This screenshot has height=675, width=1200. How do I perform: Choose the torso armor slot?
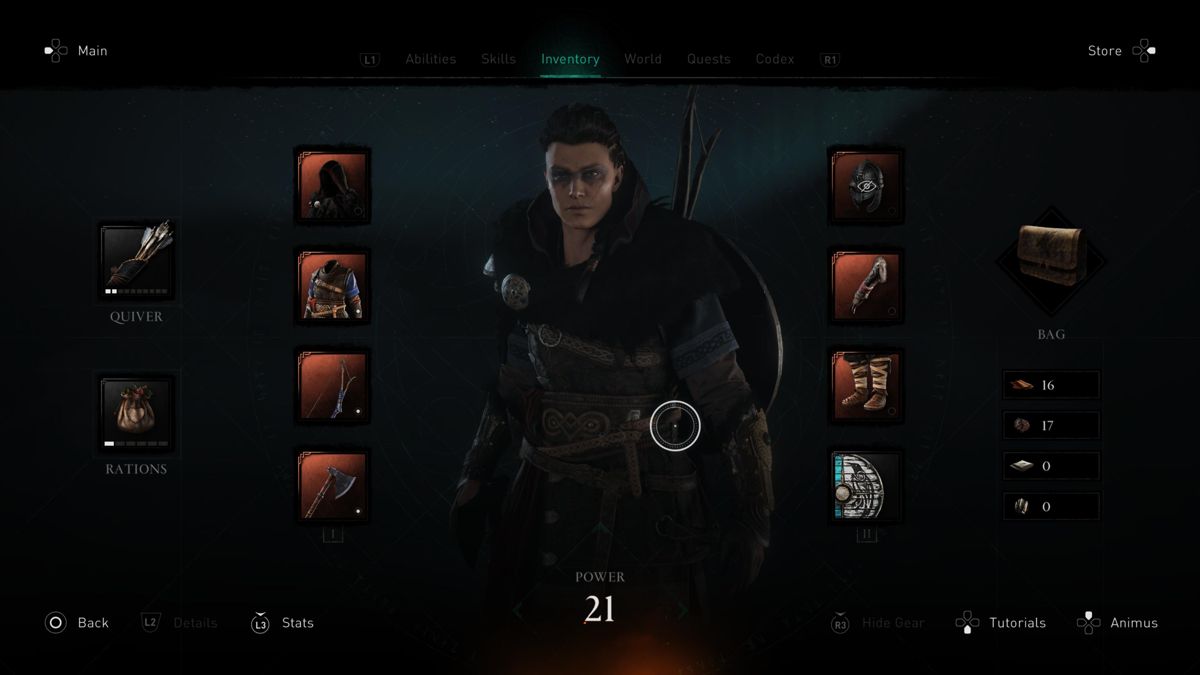(x=333, y=286)
